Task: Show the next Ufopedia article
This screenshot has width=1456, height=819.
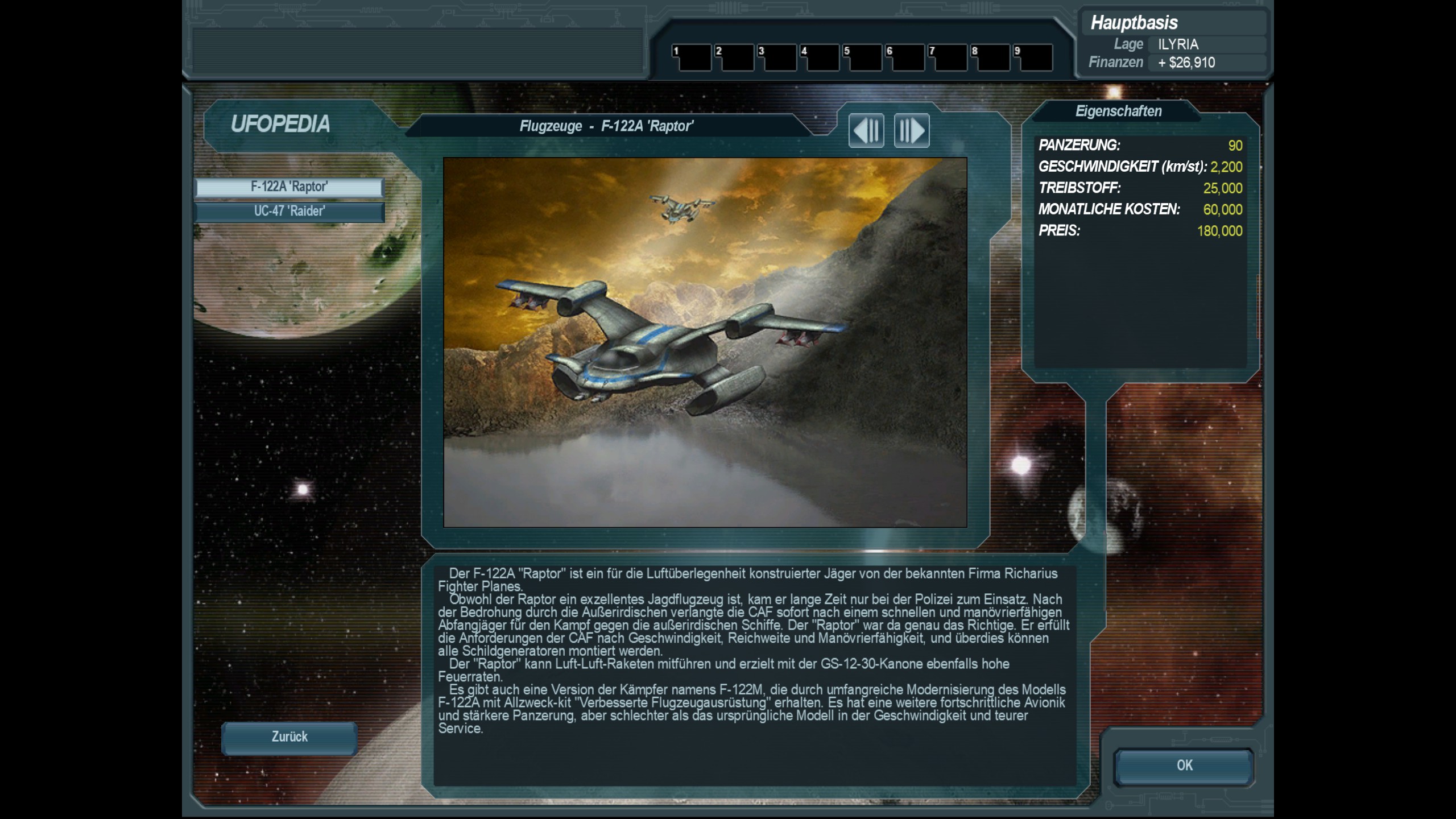Action: (x=911, y=131)
